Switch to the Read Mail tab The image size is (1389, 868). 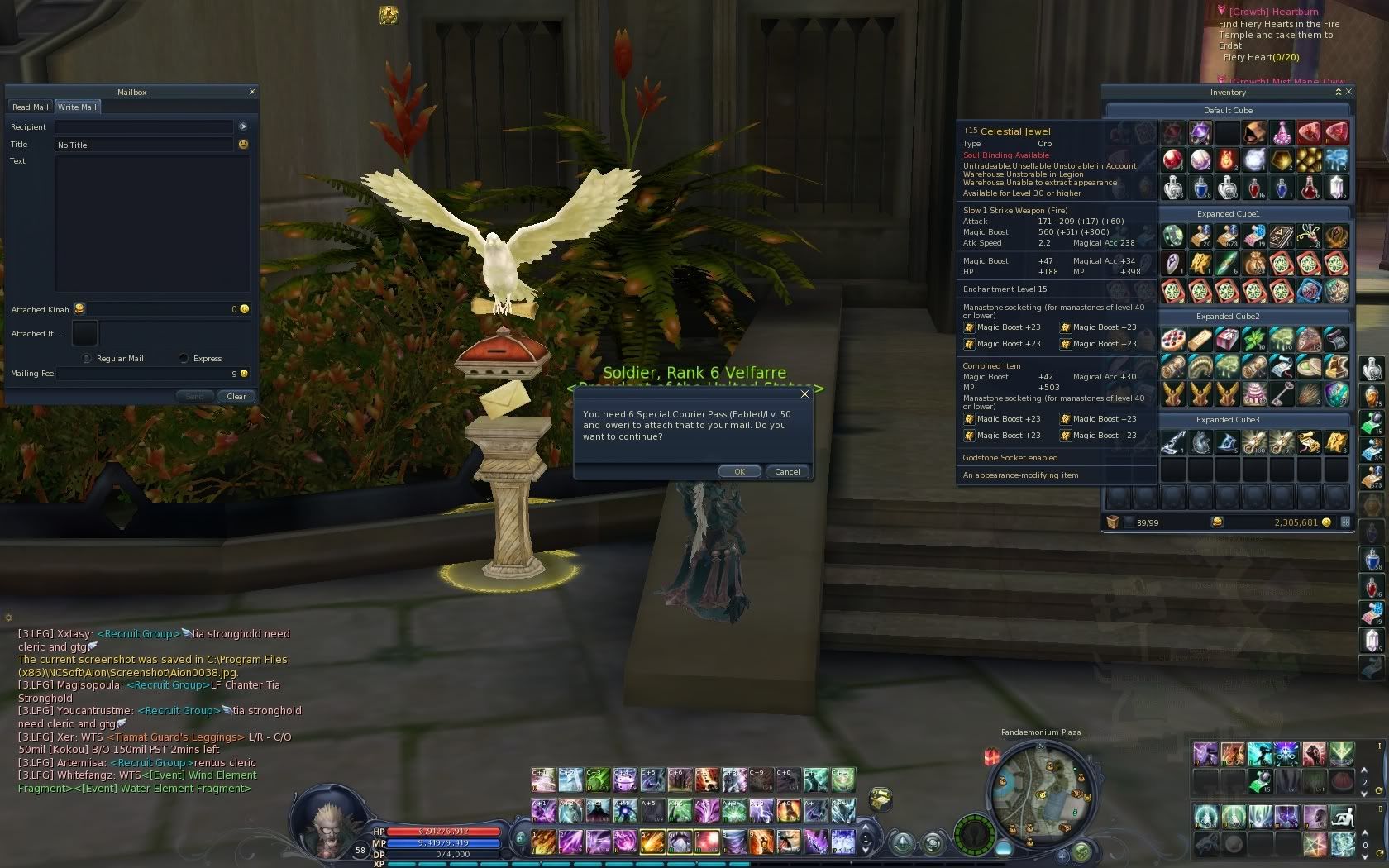click(30, 107)
